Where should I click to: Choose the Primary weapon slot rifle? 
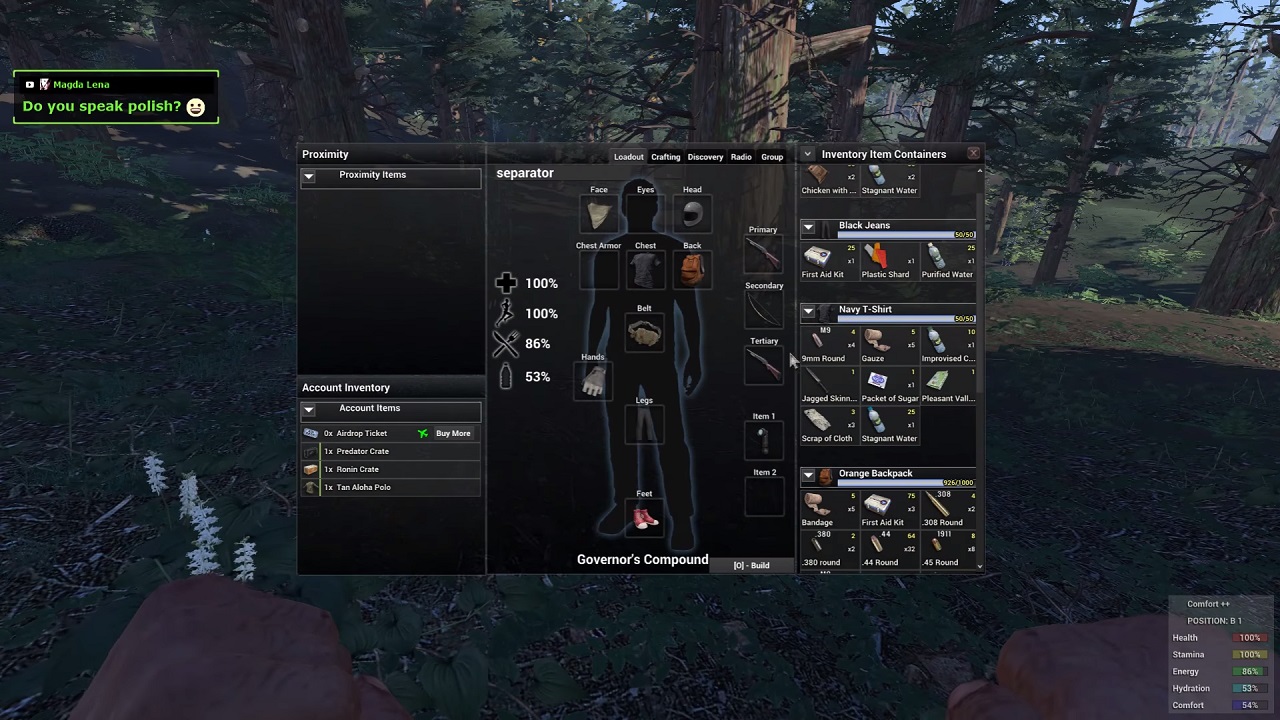(763, 254)
